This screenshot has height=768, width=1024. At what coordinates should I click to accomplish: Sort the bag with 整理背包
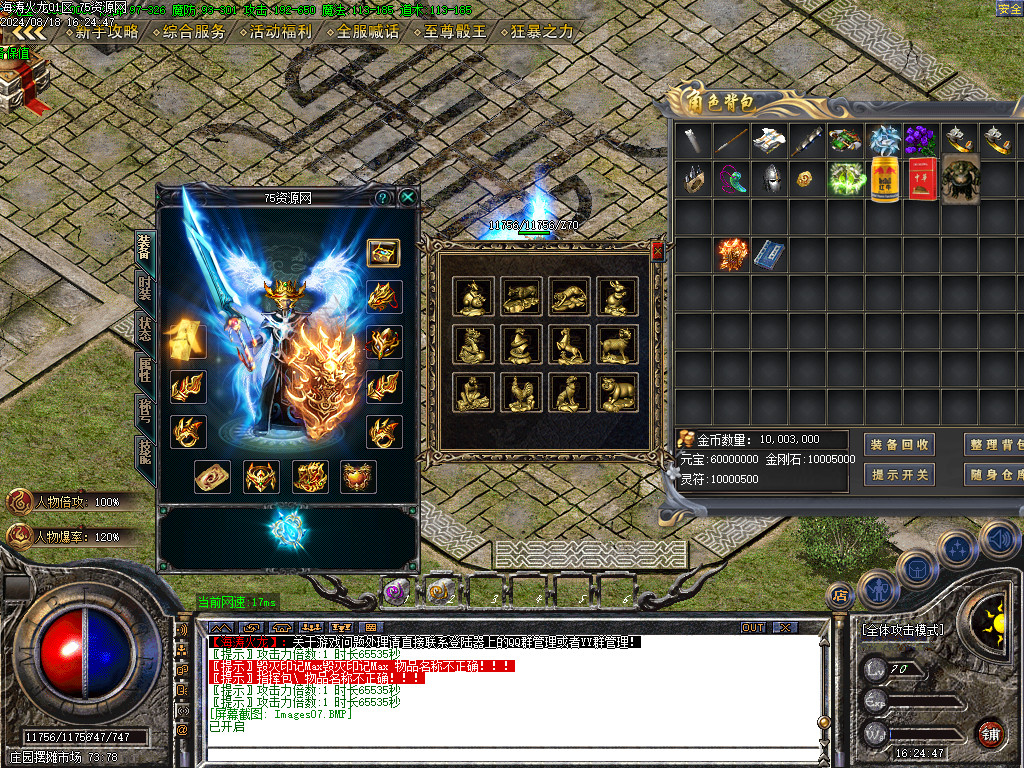[x=996, y=445]
